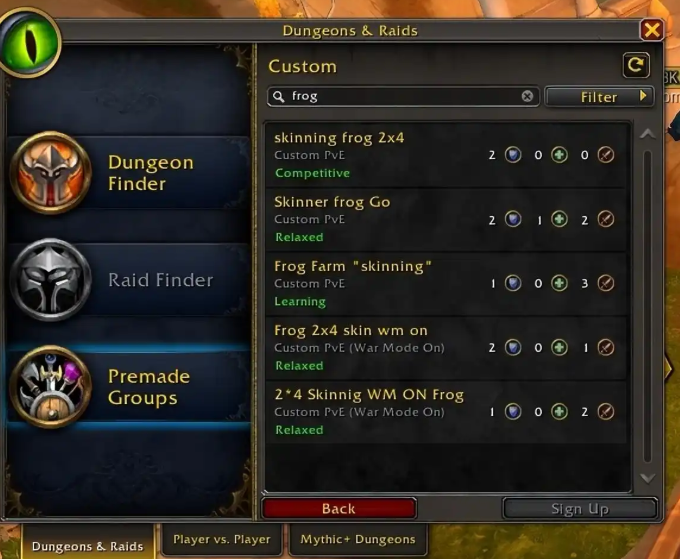Close the Dungeons & Raids window
680x559 pixels.
[651, 30]
